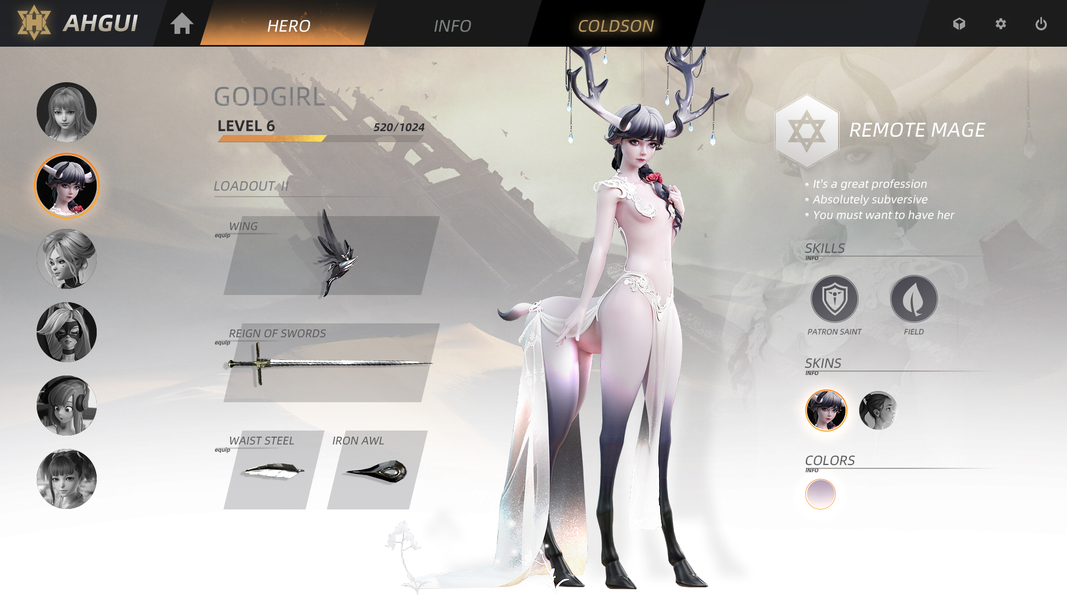The height and width of the screenshot is (600, 1067).
Task: Select the Wing equipment slot
Action: coord(331,256)
